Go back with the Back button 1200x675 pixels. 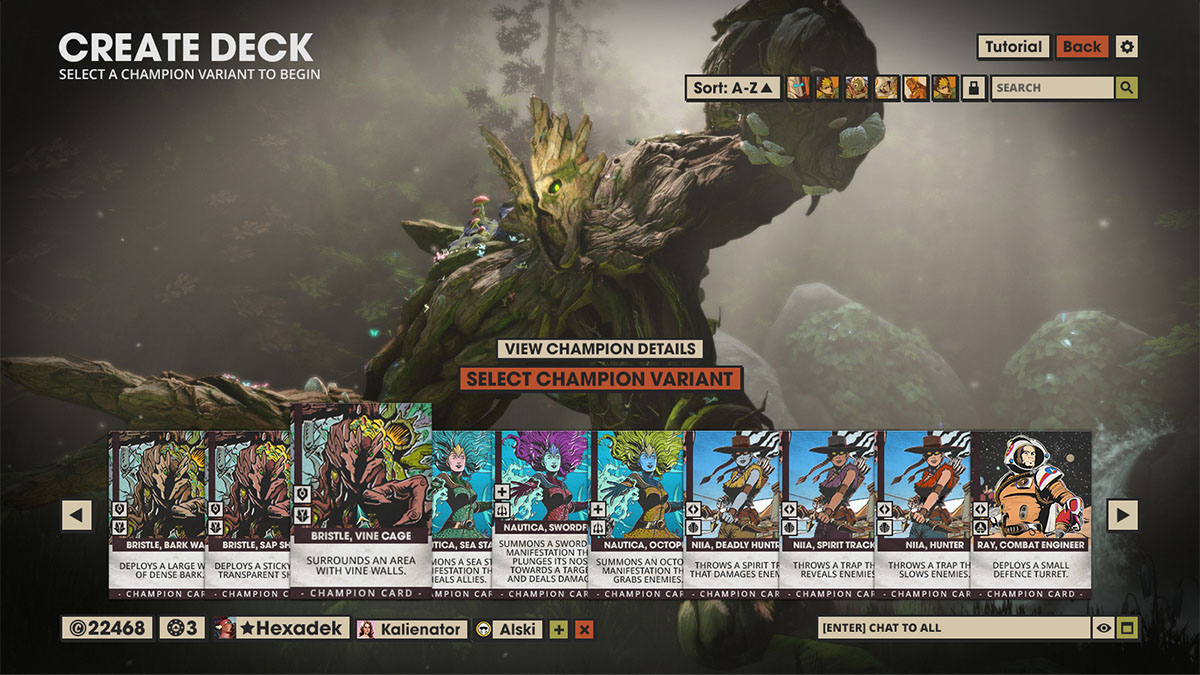coord(1081,47)
